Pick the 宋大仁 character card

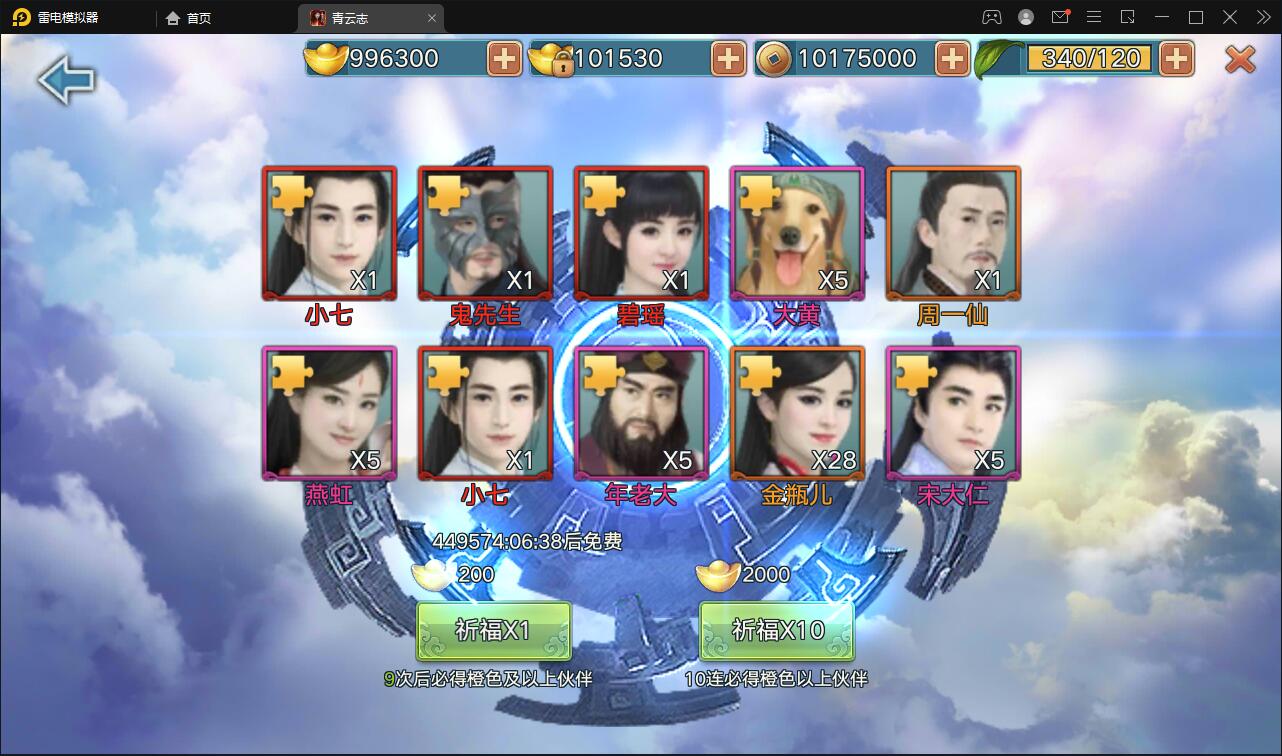953,414
